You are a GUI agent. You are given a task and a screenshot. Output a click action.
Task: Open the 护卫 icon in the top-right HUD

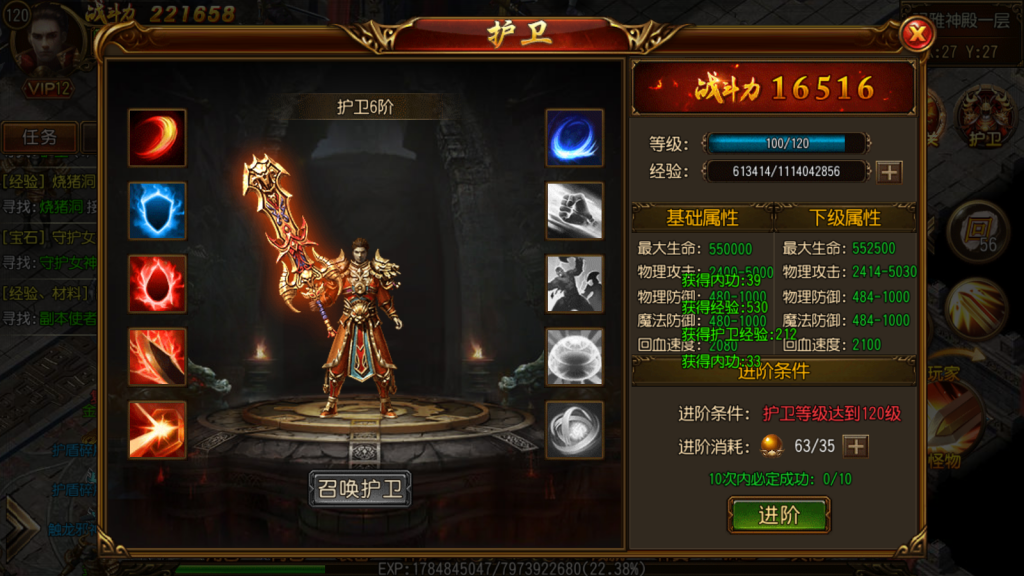(x=985, y=120)
